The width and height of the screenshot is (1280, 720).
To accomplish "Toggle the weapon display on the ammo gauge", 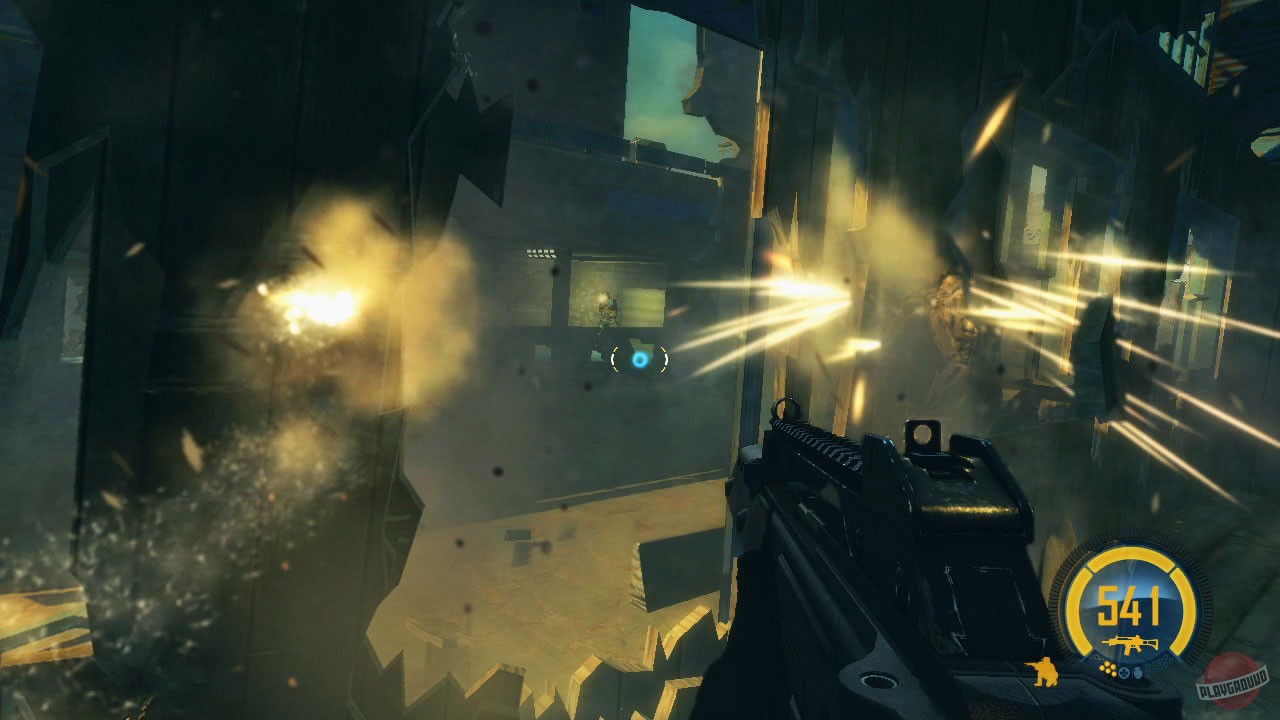I will [x=1131, y=642].
